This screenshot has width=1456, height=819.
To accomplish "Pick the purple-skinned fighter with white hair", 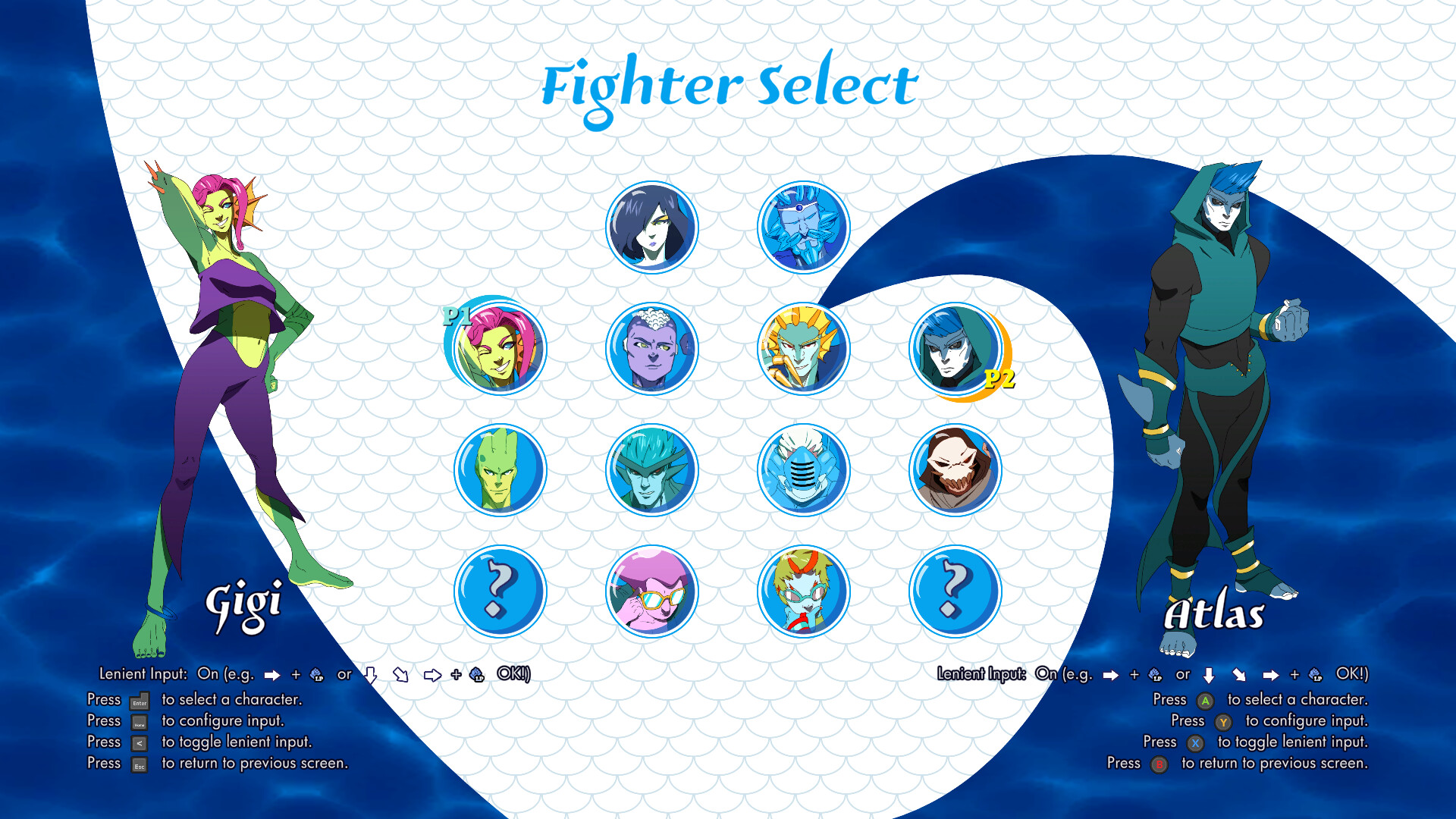I will [x=652, y=348].
